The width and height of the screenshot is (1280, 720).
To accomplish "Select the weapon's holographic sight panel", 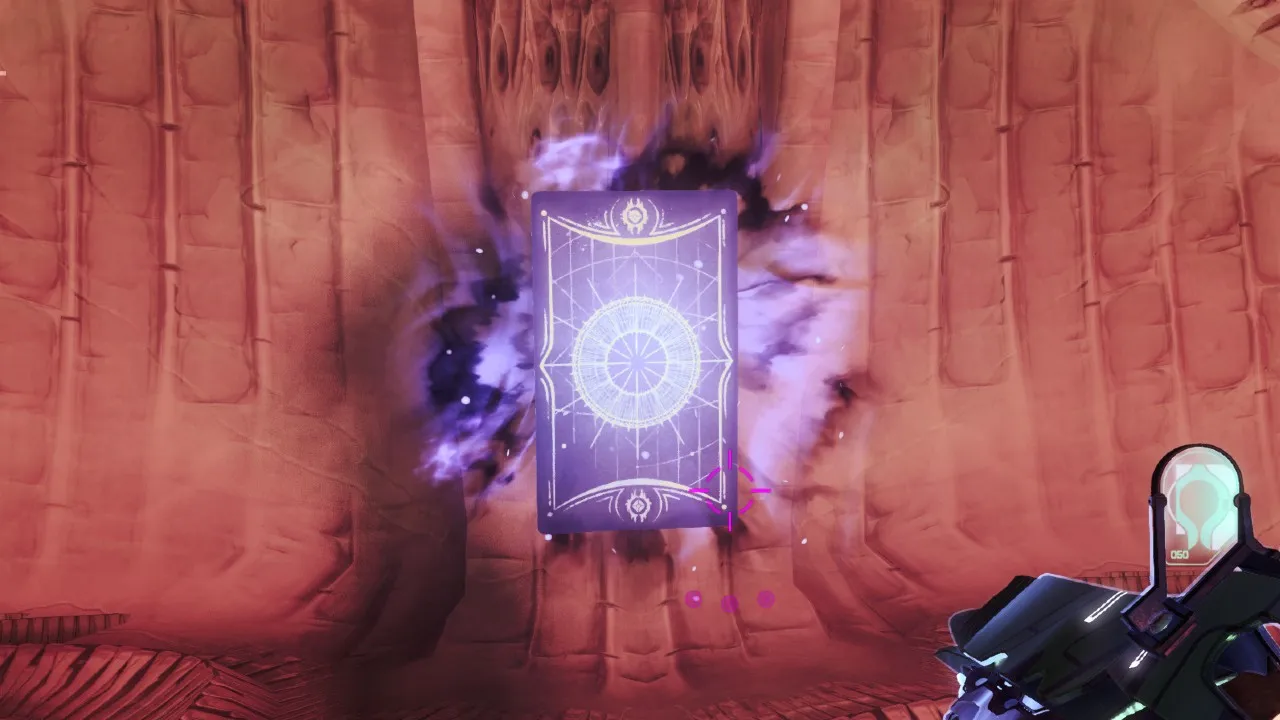I will tap(1200, 500).
